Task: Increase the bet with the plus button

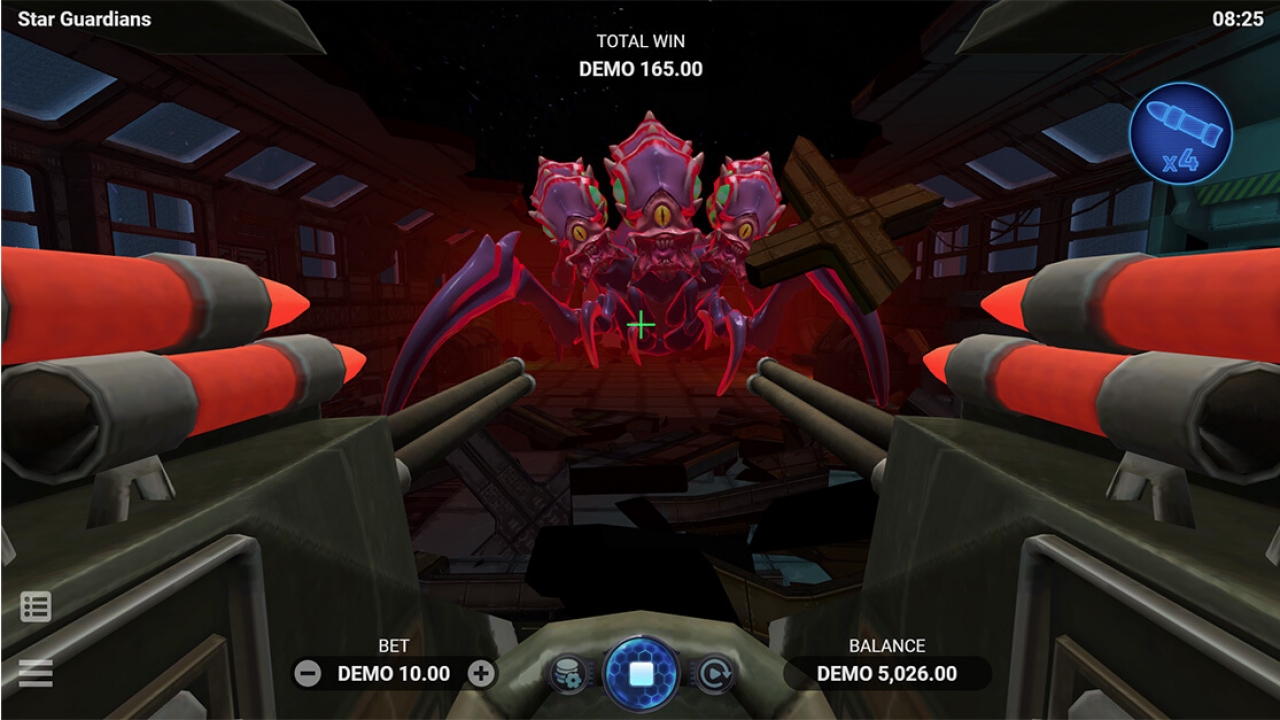Action: coord(483,674)
